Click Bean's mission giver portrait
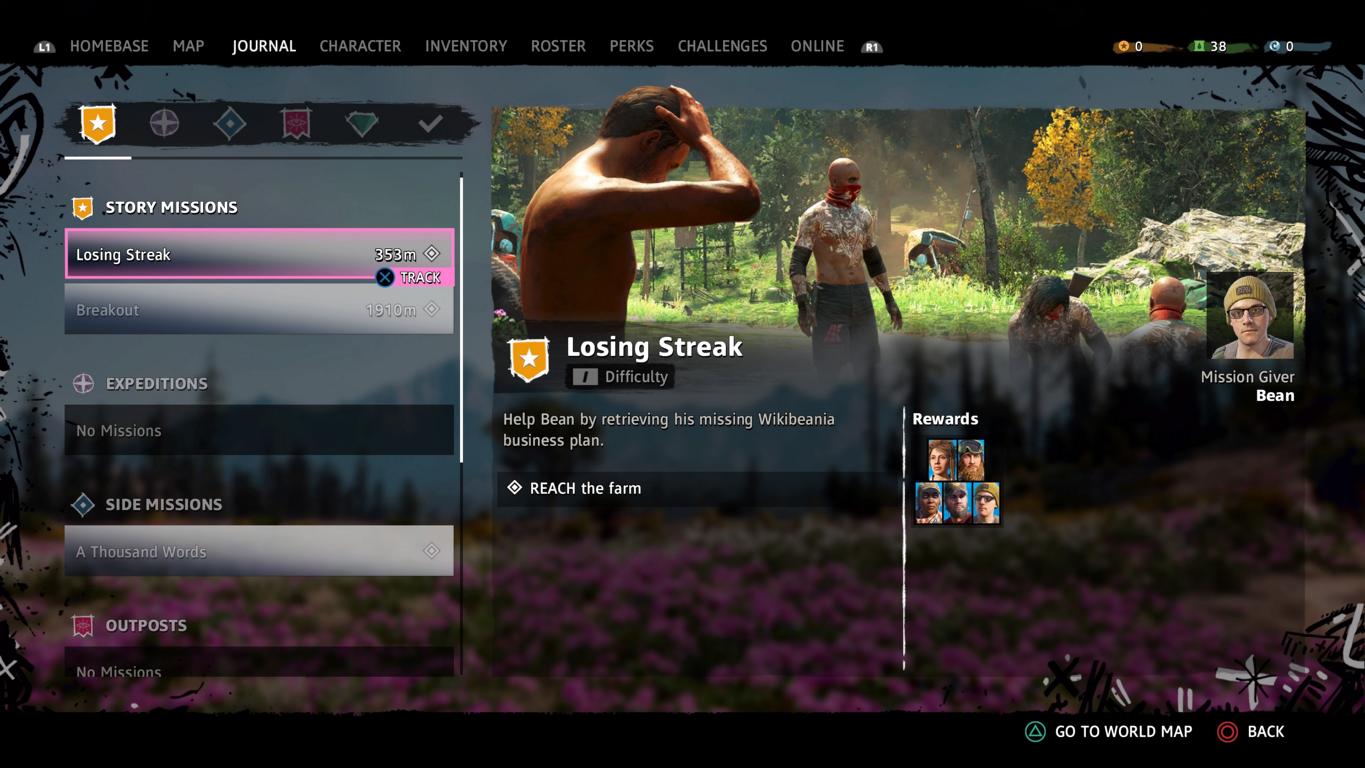 [1249, 317]
